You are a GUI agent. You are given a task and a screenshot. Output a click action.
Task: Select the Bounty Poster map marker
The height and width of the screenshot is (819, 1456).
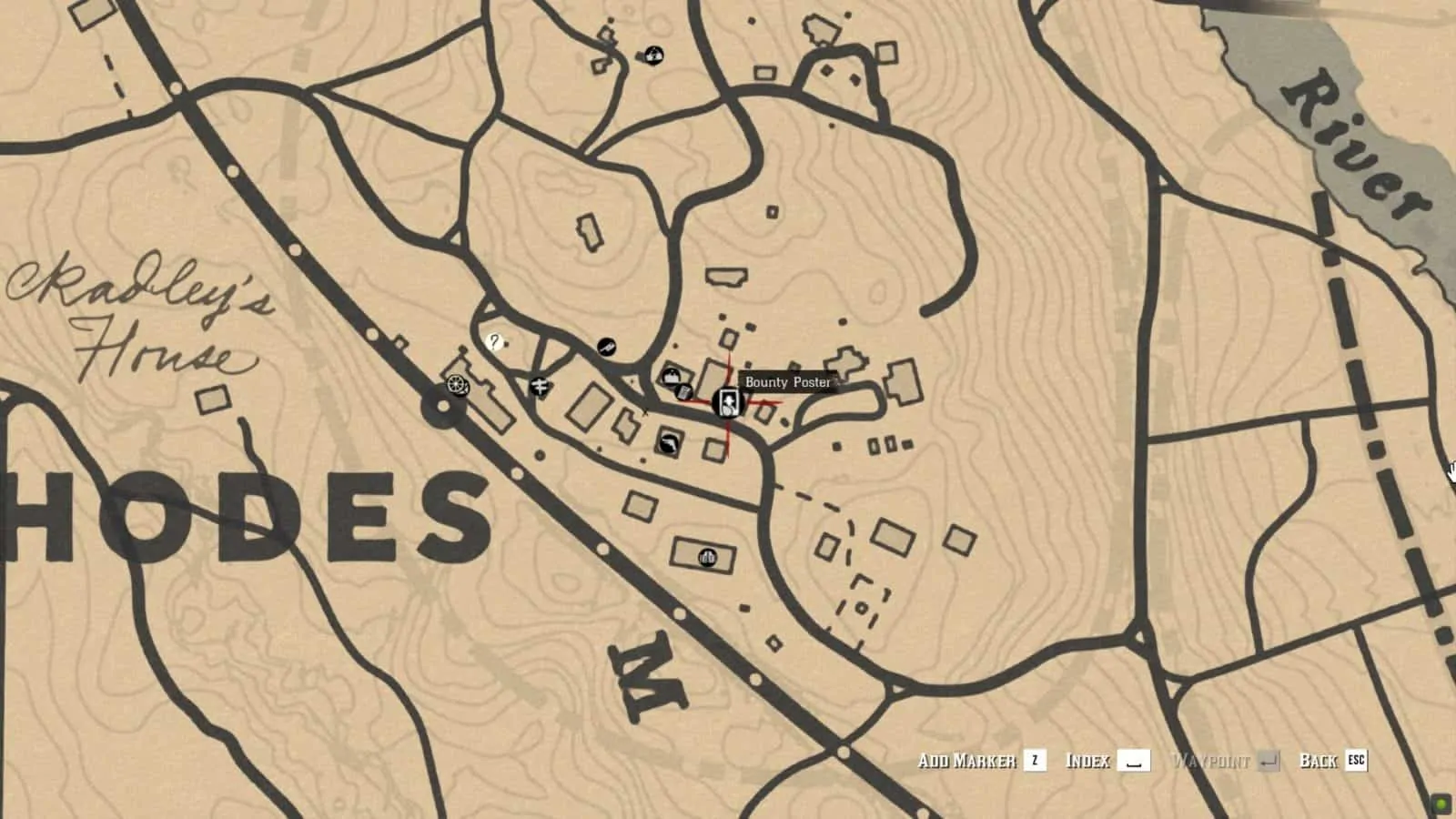(x=727, y=401)
